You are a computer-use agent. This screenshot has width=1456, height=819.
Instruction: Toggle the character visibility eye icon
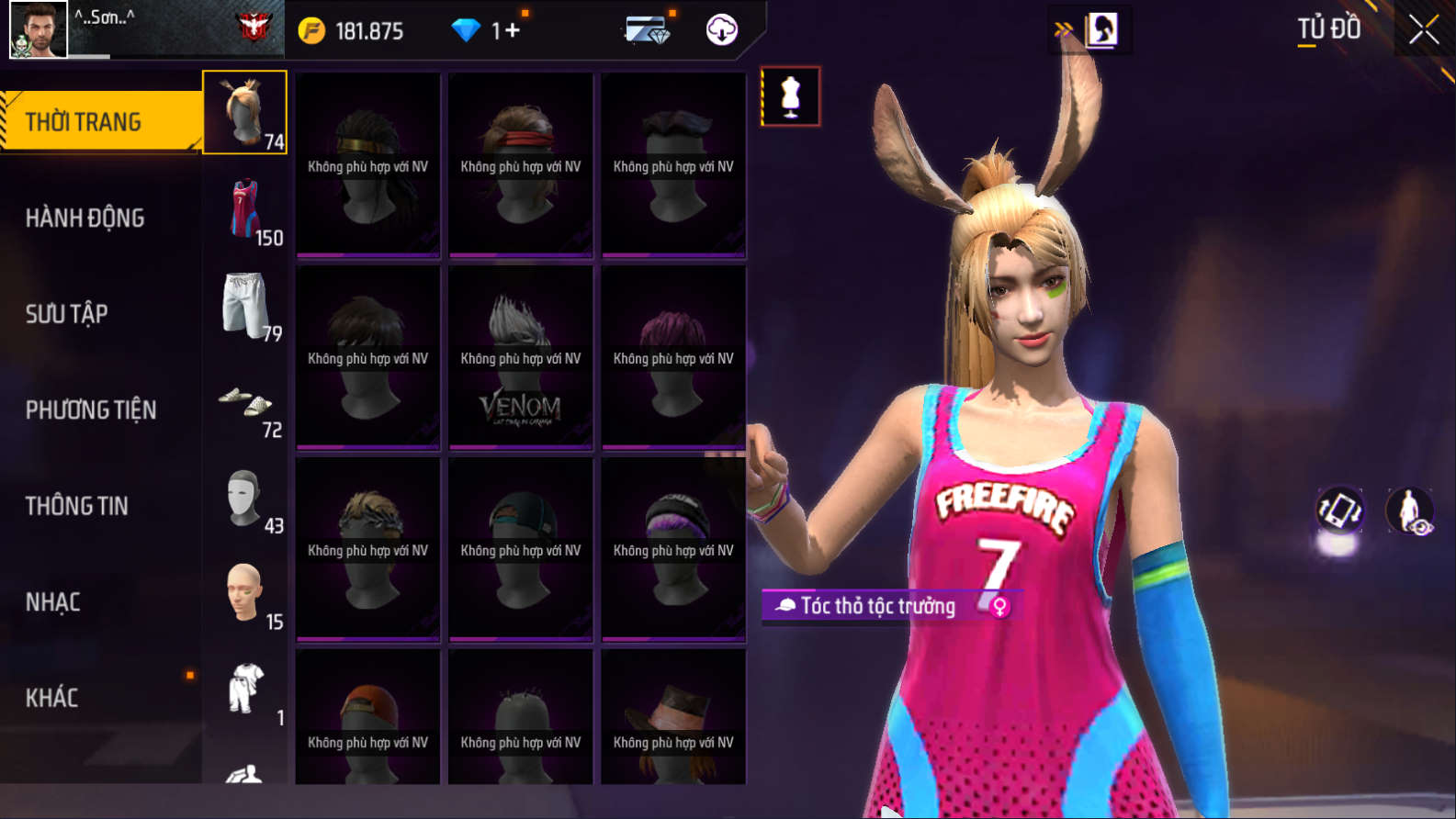1410,510
